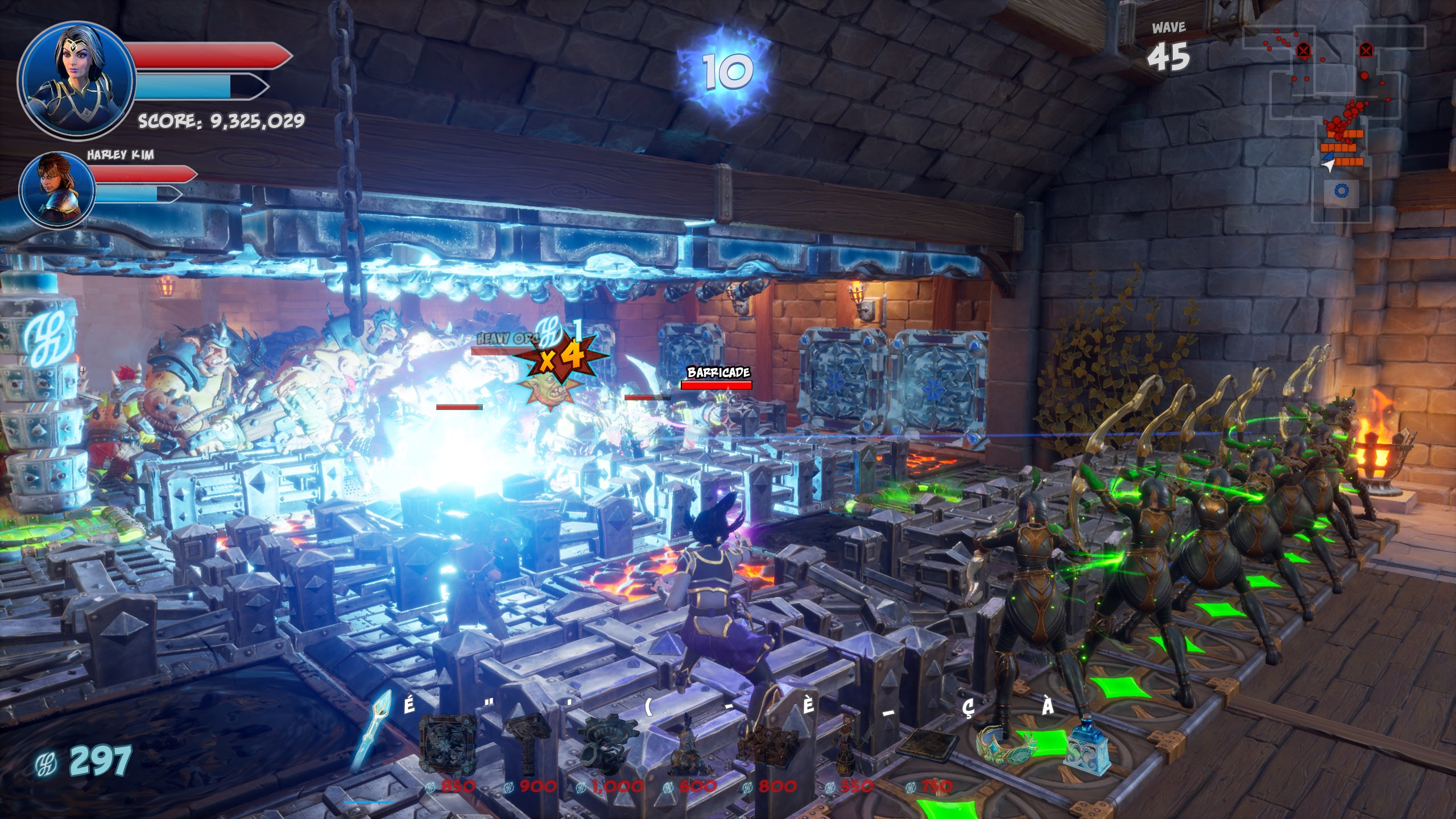Image resolution: width=1456 pixels, height=819 pixels.
Task: Choose the snowflake wall trap costing 850
Action: click(448, 746)
